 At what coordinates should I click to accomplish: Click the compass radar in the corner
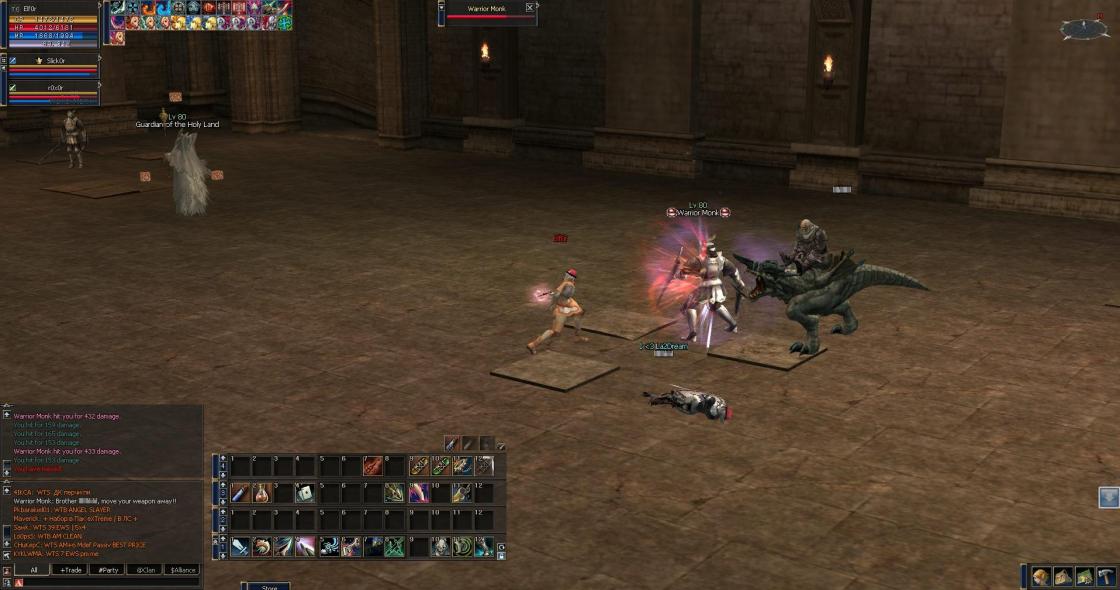tap(1085, 30)
